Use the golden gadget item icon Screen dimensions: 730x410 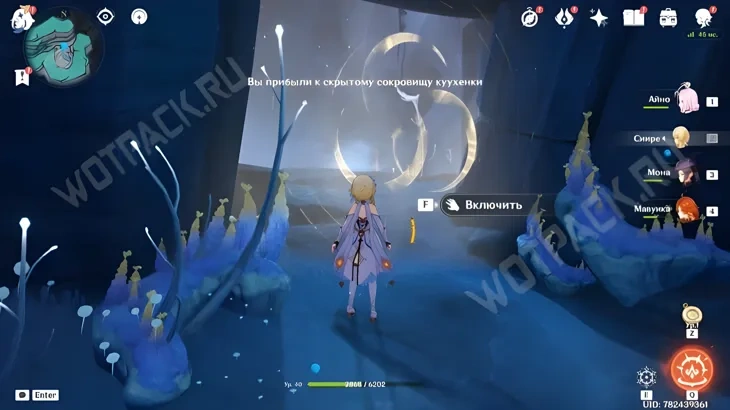point(691,316)
